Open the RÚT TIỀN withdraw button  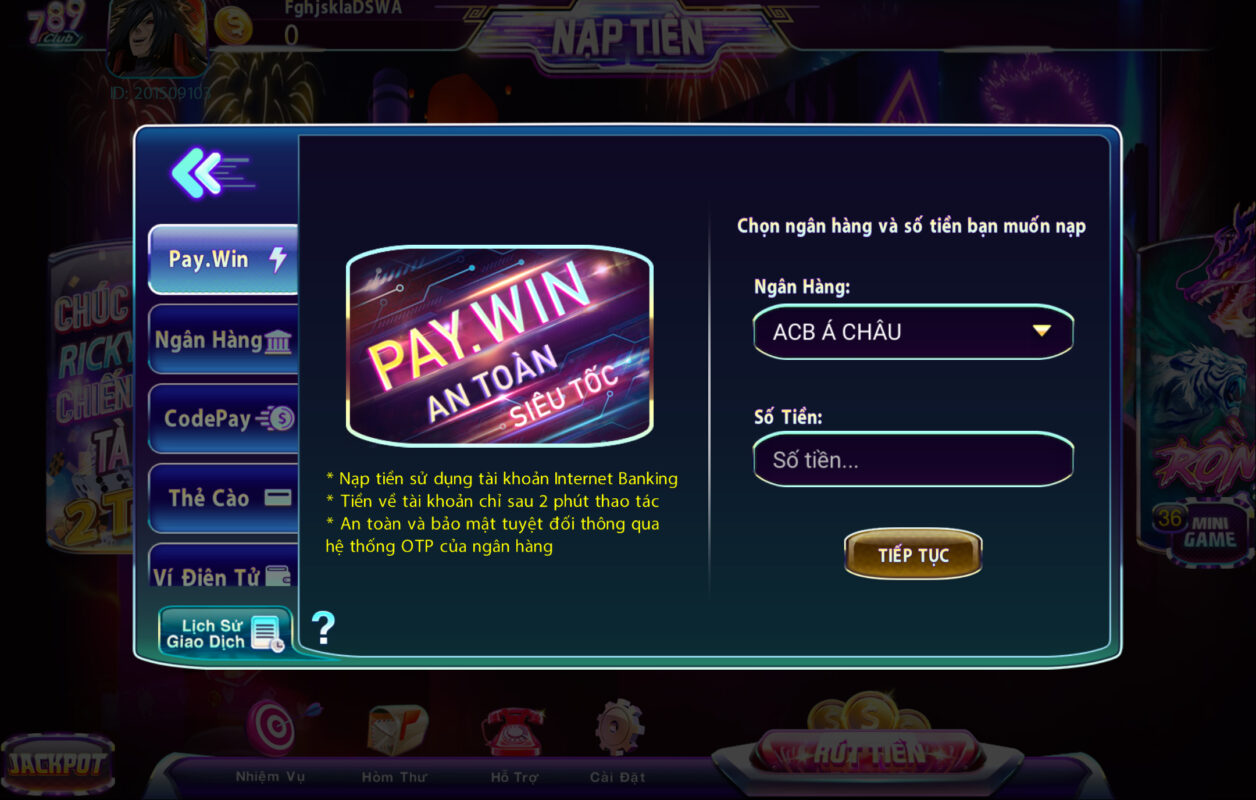click(x=867, y=752)
